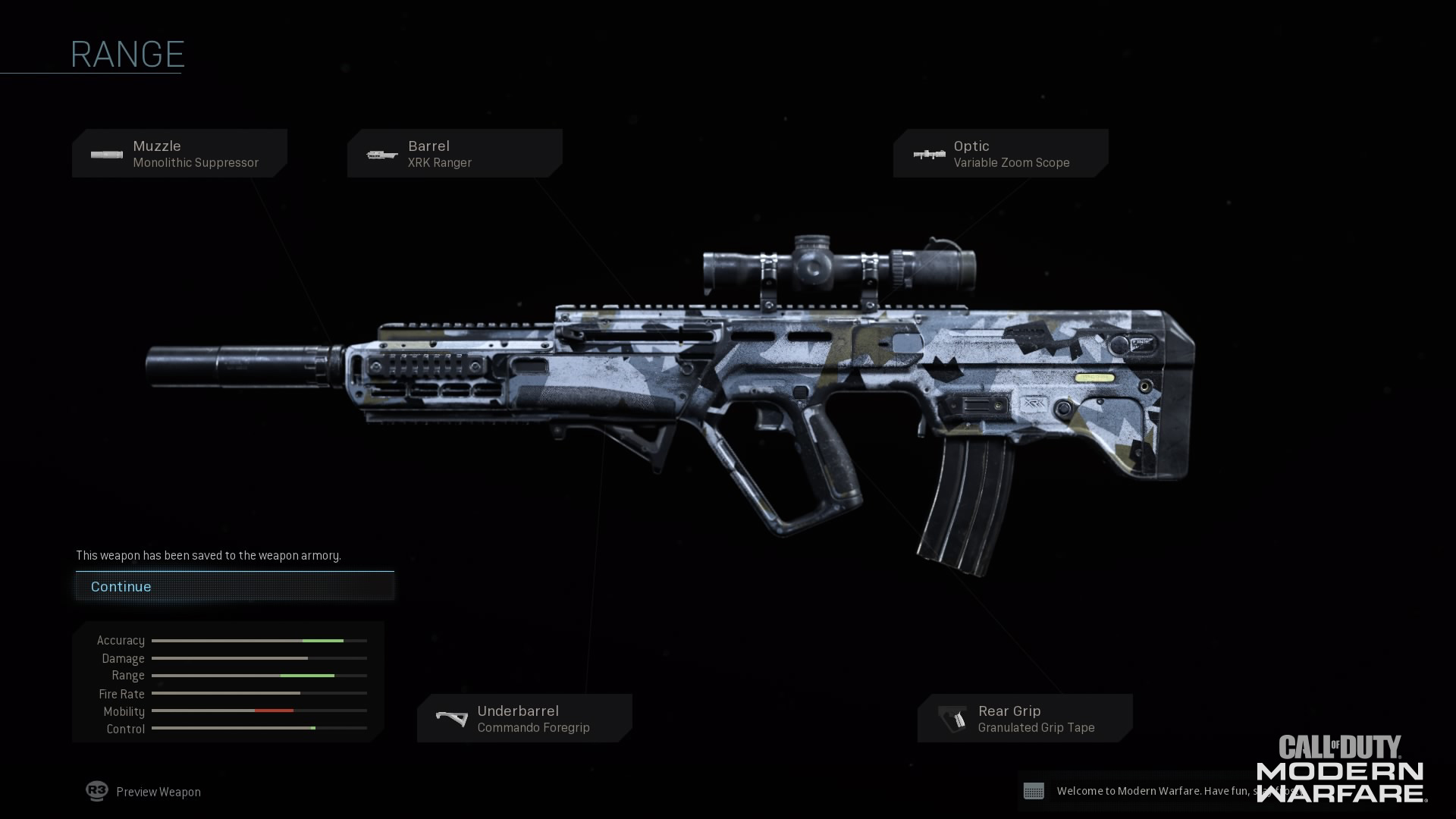Select the Muzzle Monolithic Suppressor slot

click(x=180, y=154)
